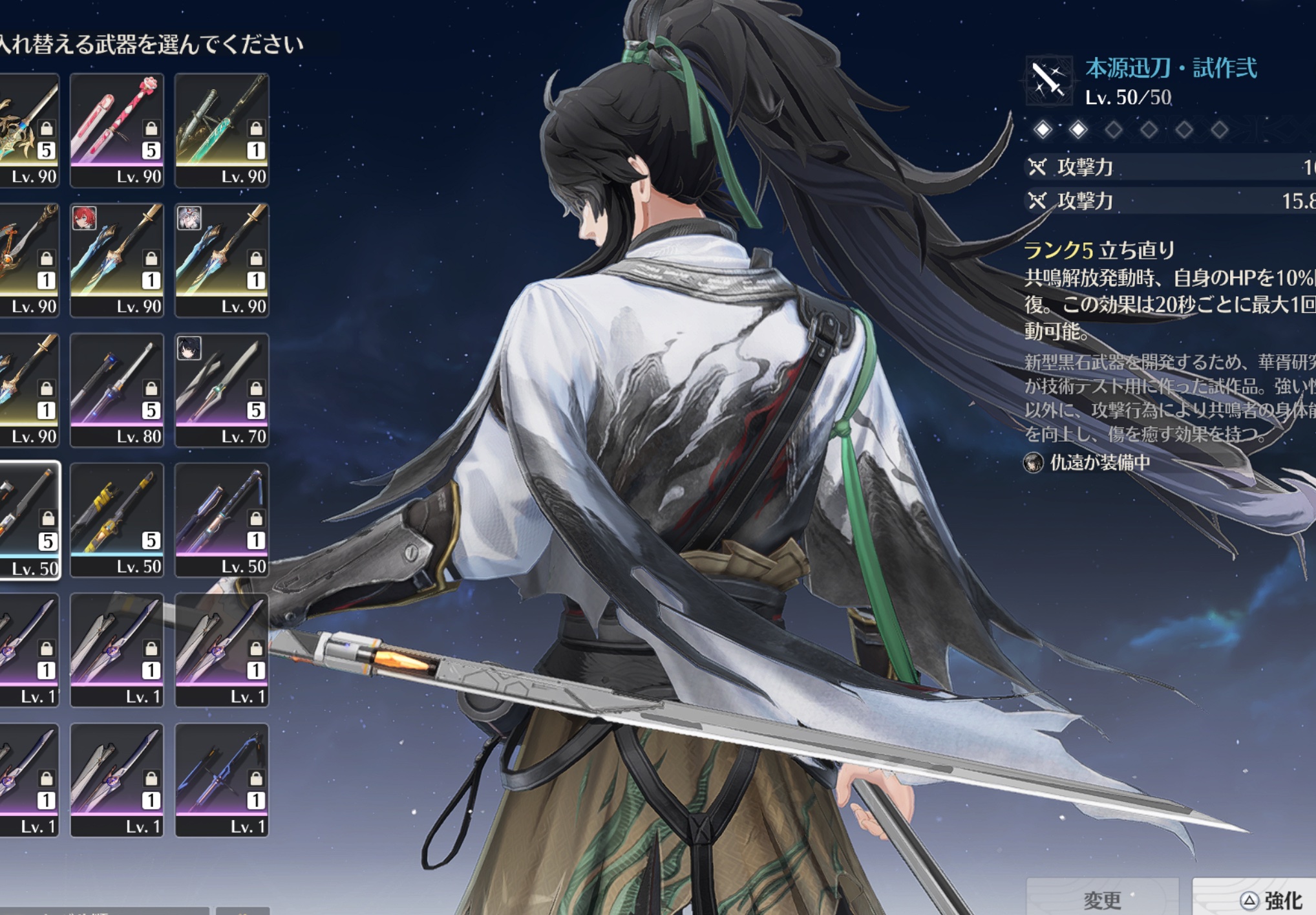The image size is (1316, 915).
Task: Select the pink sword with flower hilt
Action: [x=117, y=130]
